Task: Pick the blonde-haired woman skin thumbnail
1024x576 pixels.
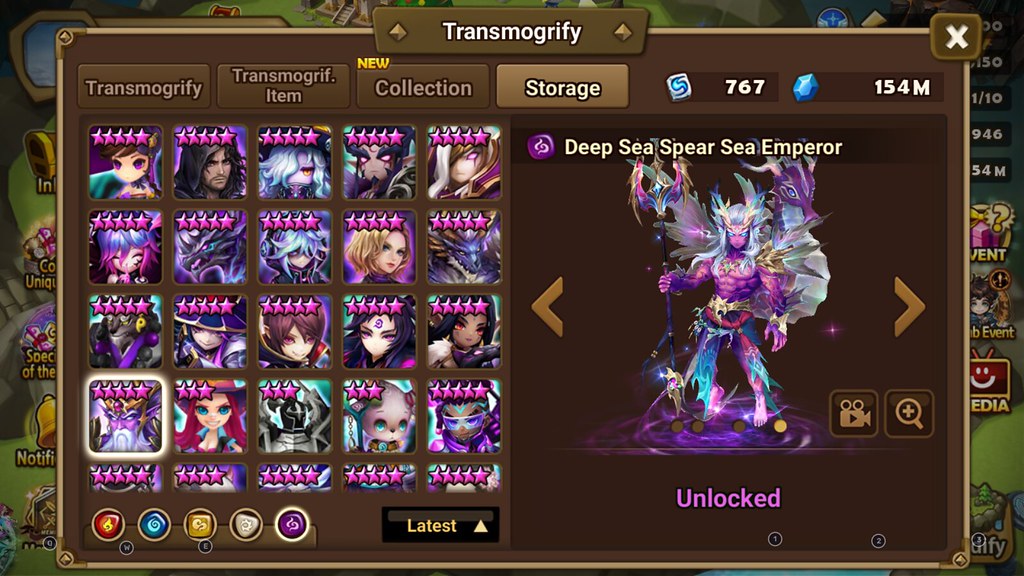Action: [379, 246]
